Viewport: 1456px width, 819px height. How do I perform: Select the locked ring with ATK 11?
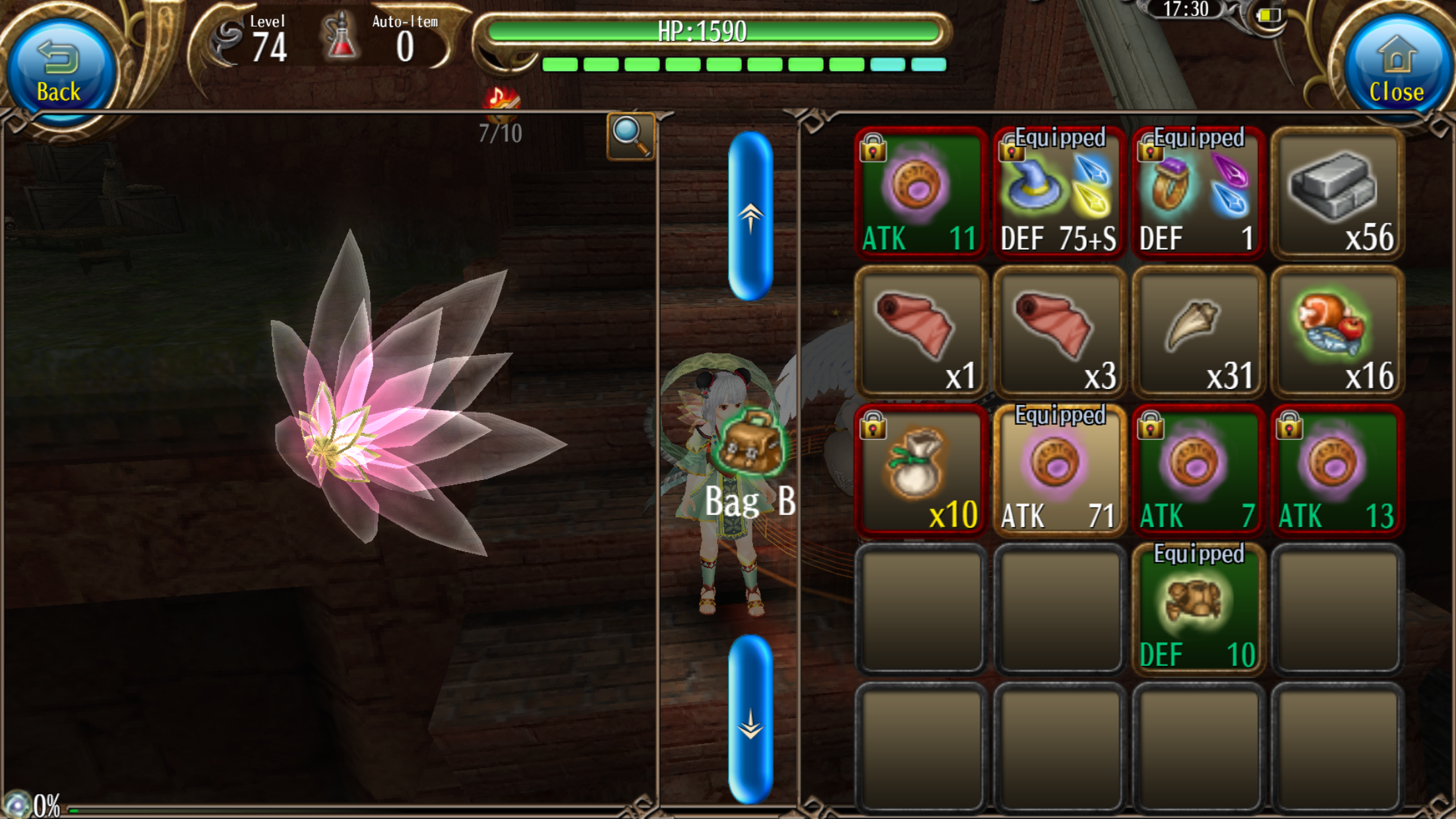pos(921,193)
